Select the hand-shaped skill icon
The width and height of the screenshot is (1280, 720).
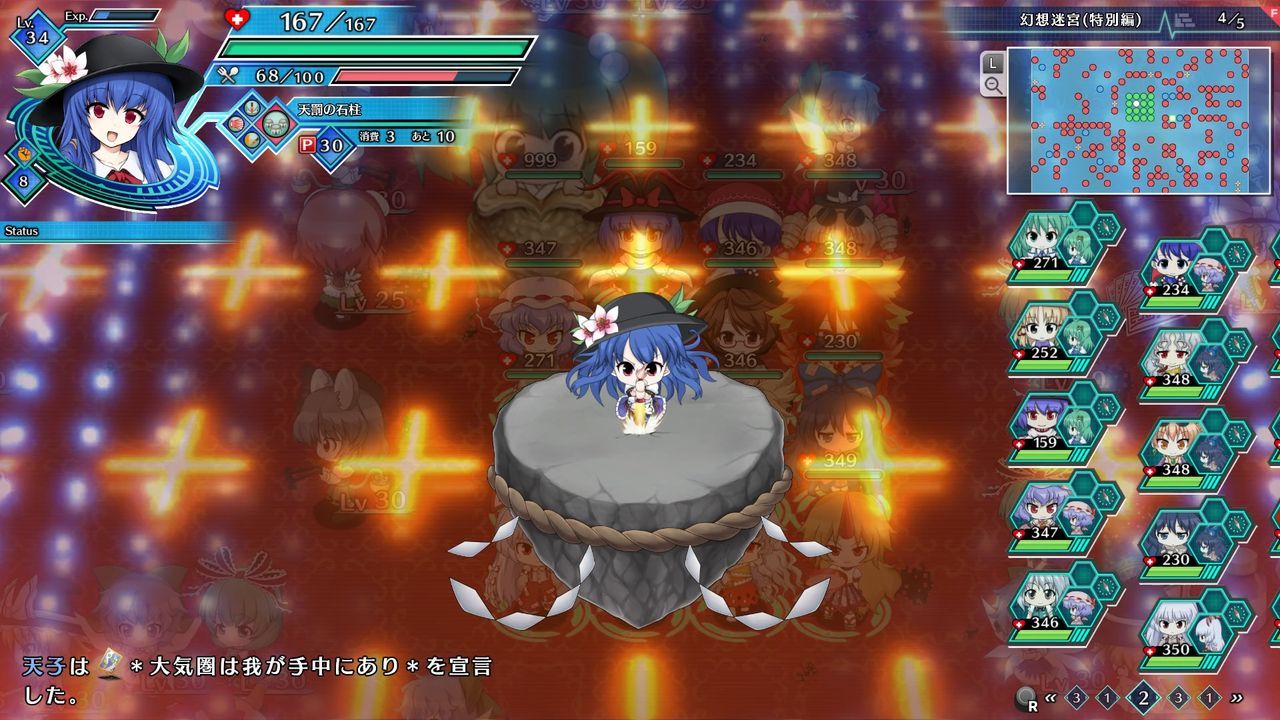click(x=236, y=124)
